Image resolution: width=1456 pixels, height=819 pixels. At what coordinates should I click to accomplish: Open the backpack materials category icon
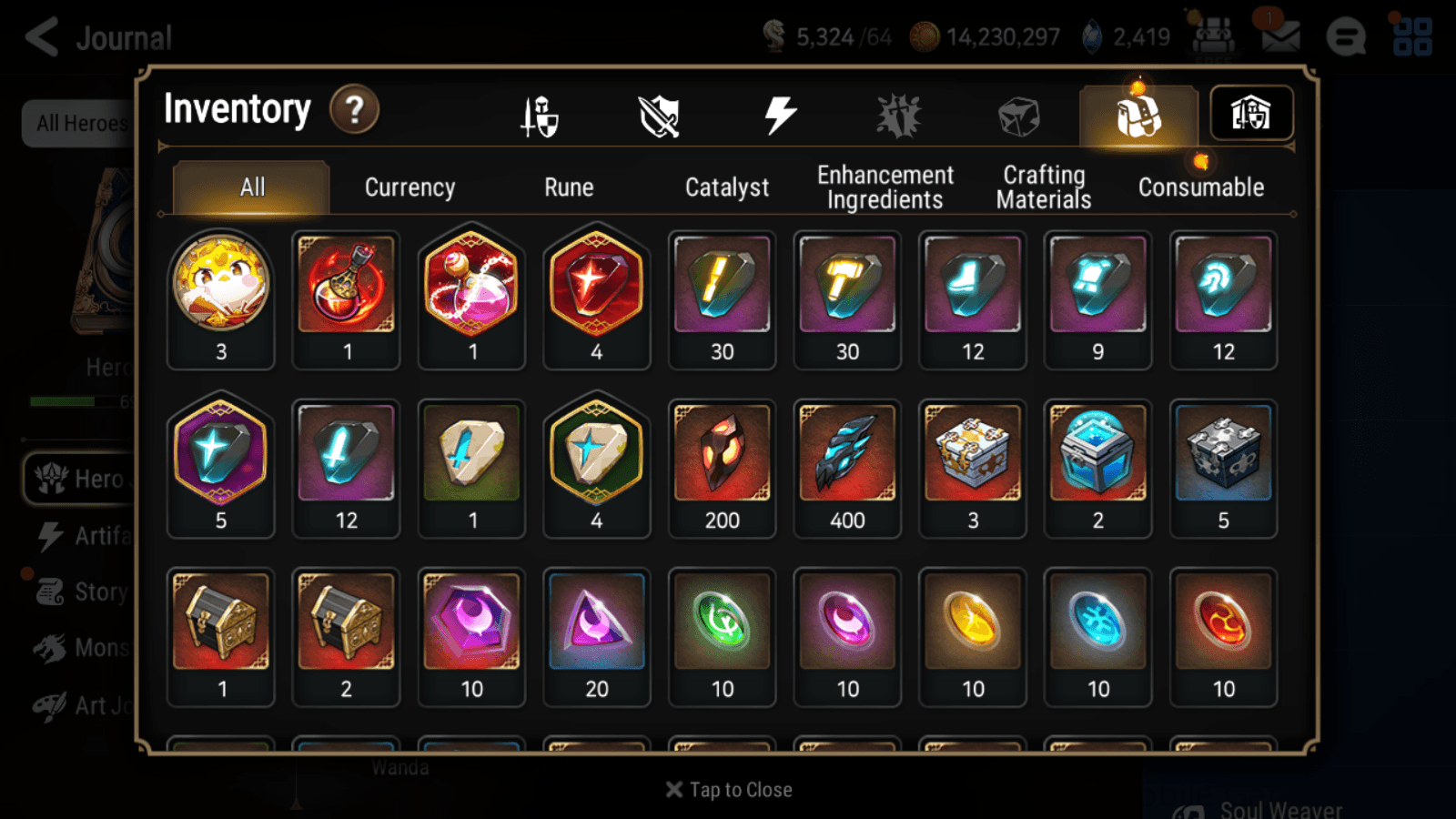coord(1137,116)
